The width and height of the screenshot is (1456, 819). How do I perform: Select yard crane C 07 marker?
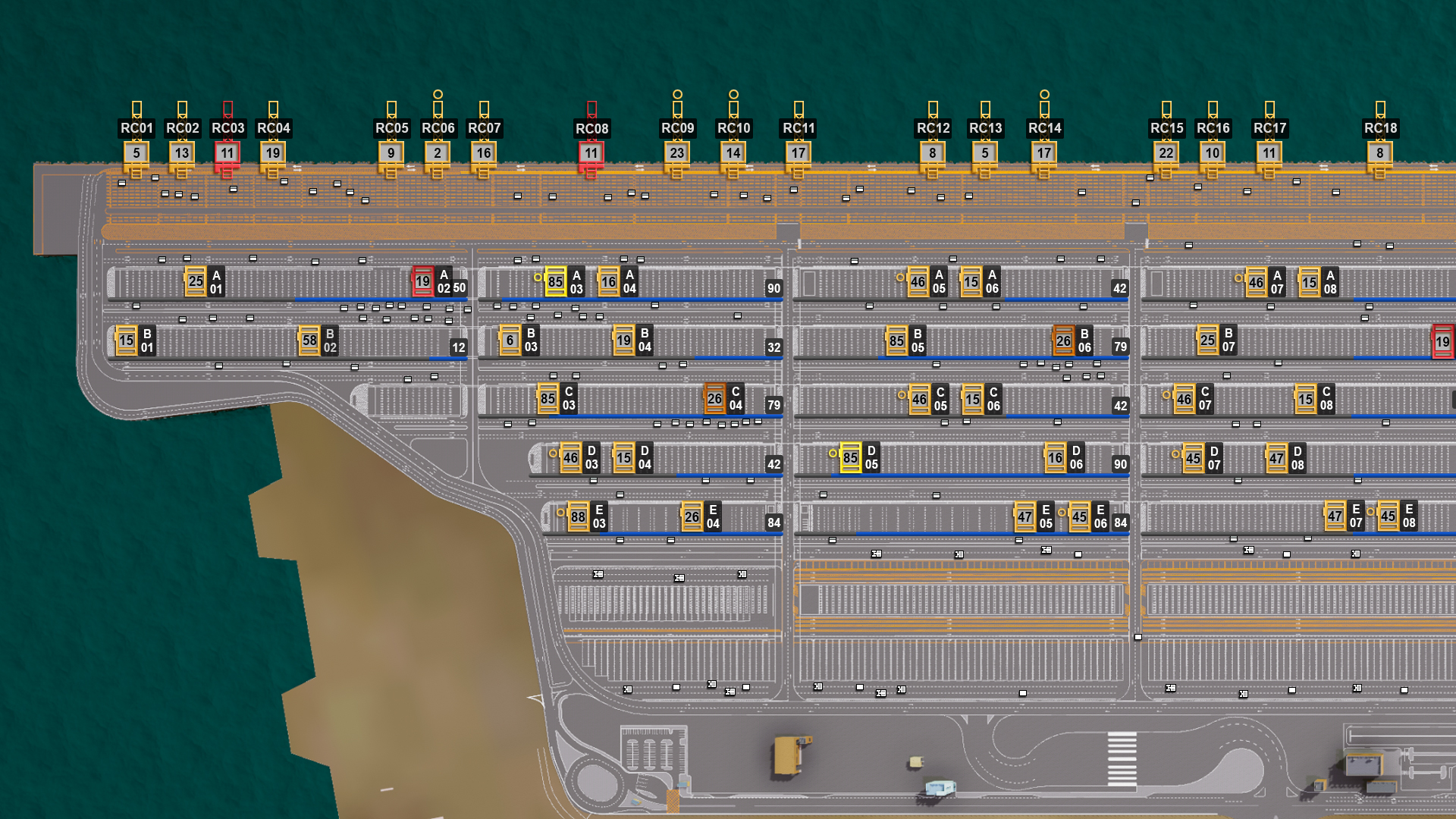pyautogui.click(x=1184, y=399)
